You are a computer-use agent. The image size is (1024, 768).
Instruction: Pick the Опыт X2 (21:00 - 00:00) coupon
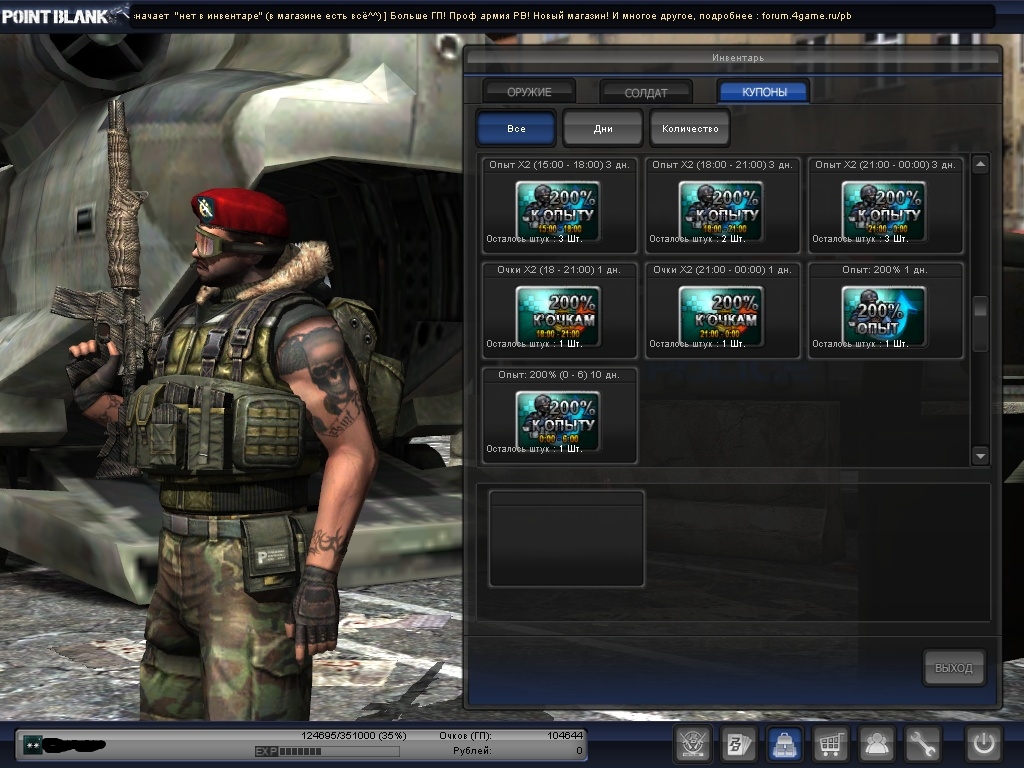pyautogui.click(x=884, y=211)
